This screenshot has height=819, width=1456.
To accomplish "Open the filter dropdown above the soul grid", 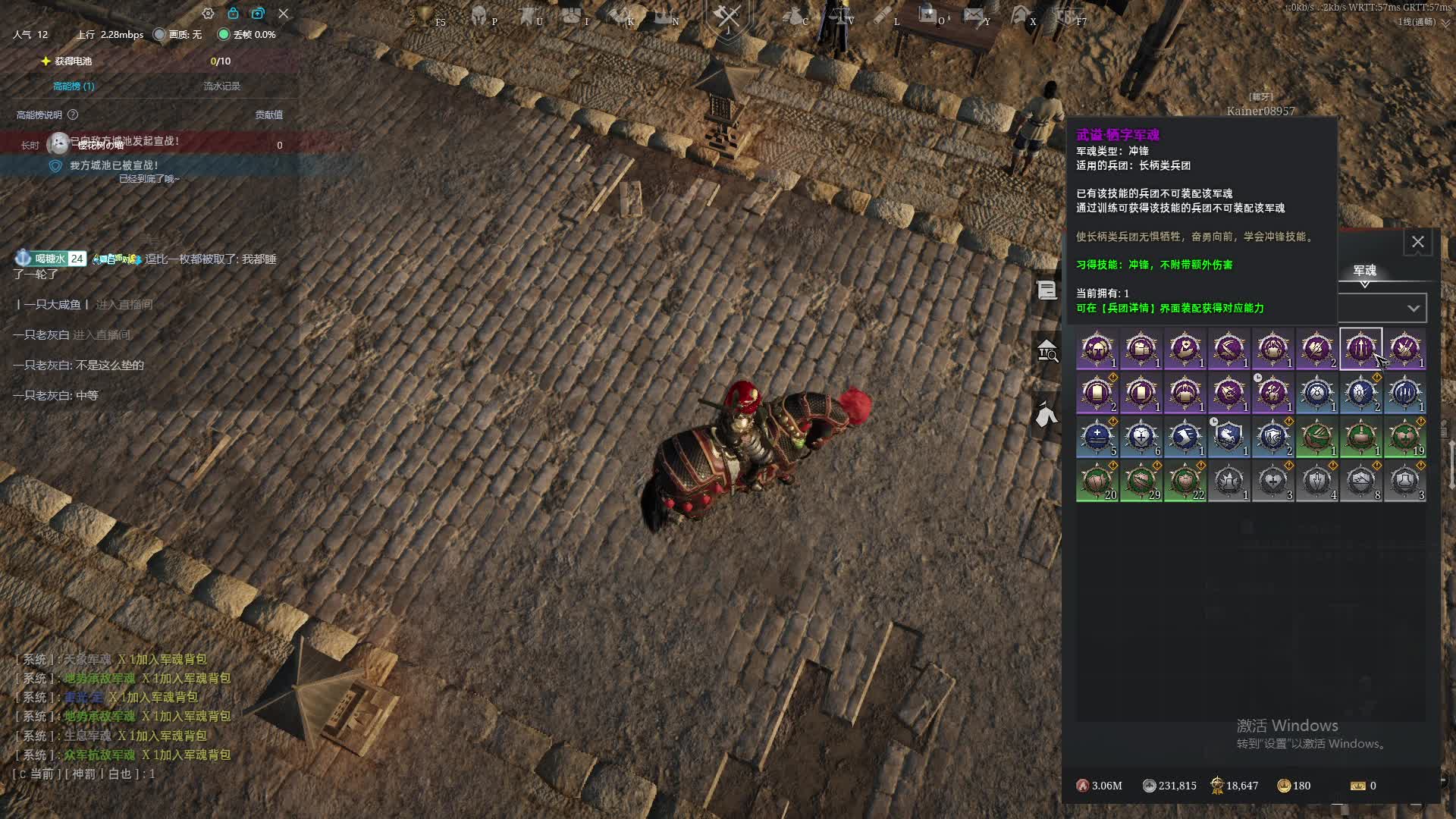I will click(1413, 308).
